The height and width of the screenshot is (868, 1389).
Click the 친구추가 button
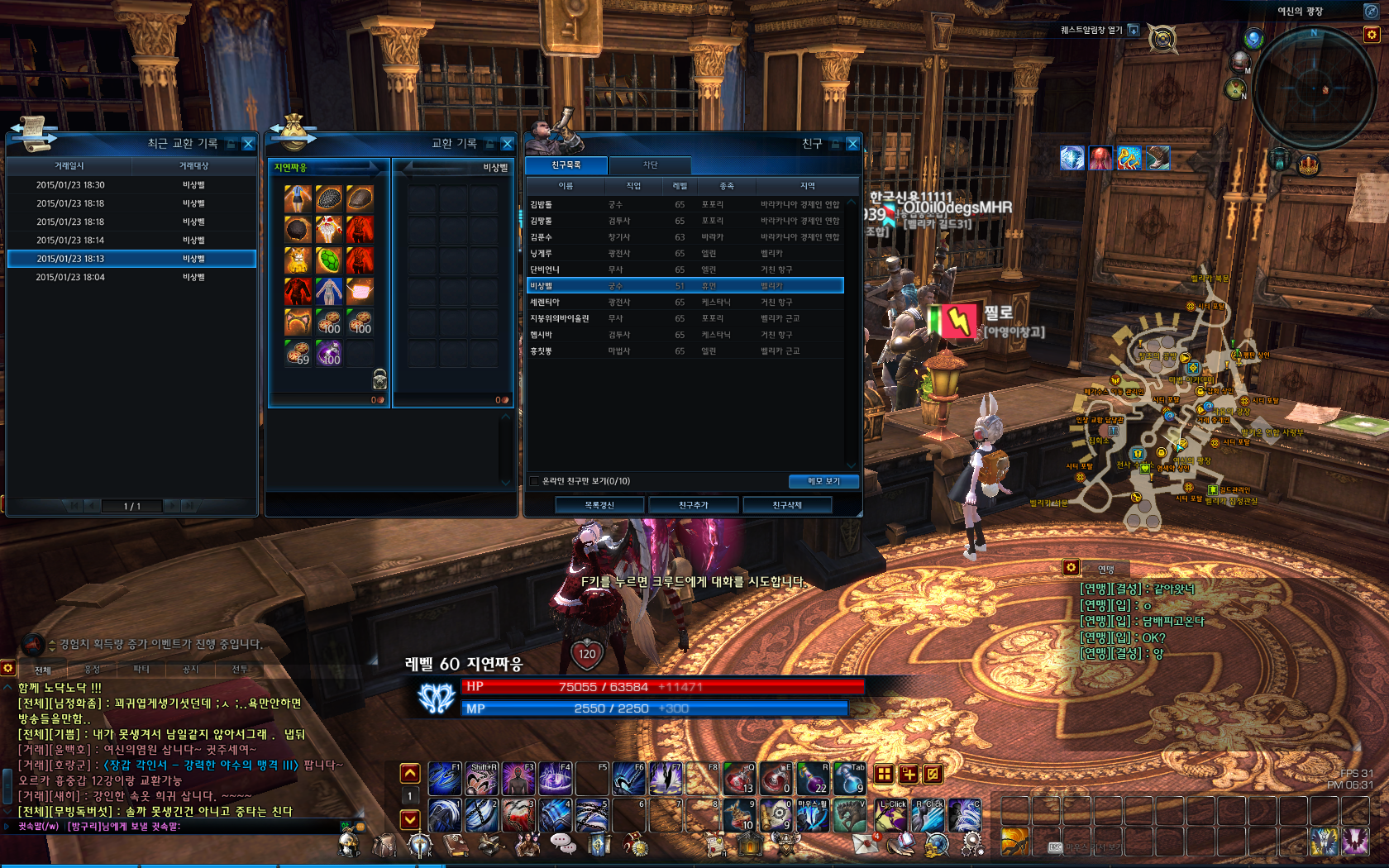click(693, 505)
